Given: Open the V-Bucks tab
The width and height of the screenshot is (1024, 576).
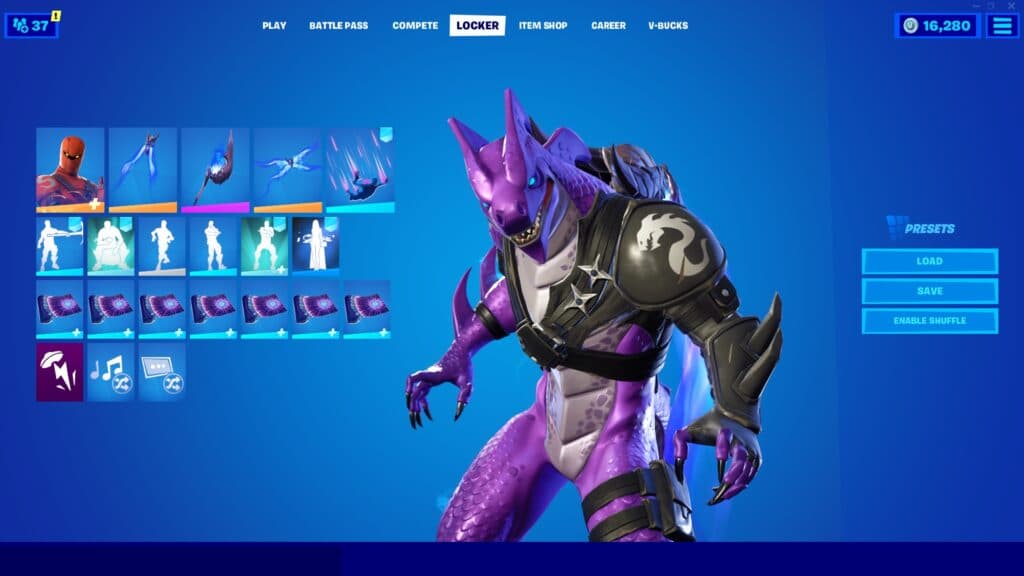Looking at the screenshot, I should point(668,26).
